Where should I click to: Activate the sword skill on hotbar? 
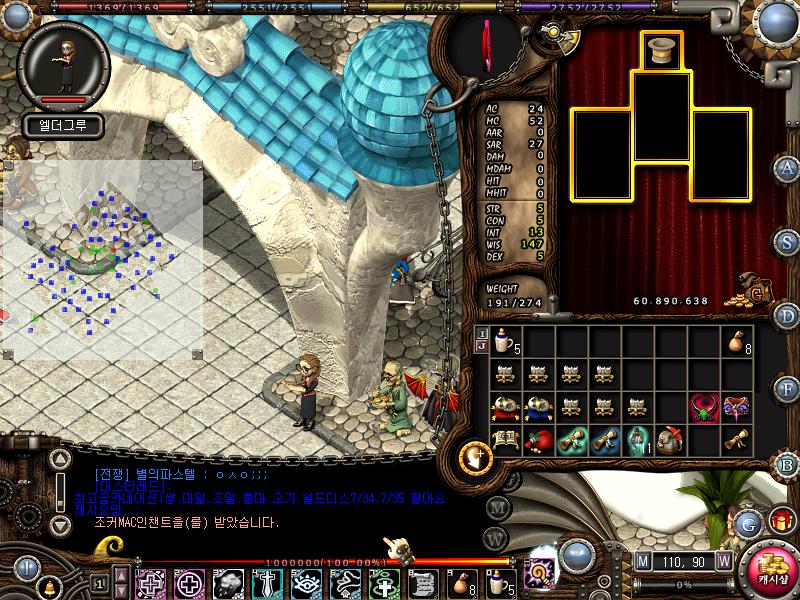[267, 583]
